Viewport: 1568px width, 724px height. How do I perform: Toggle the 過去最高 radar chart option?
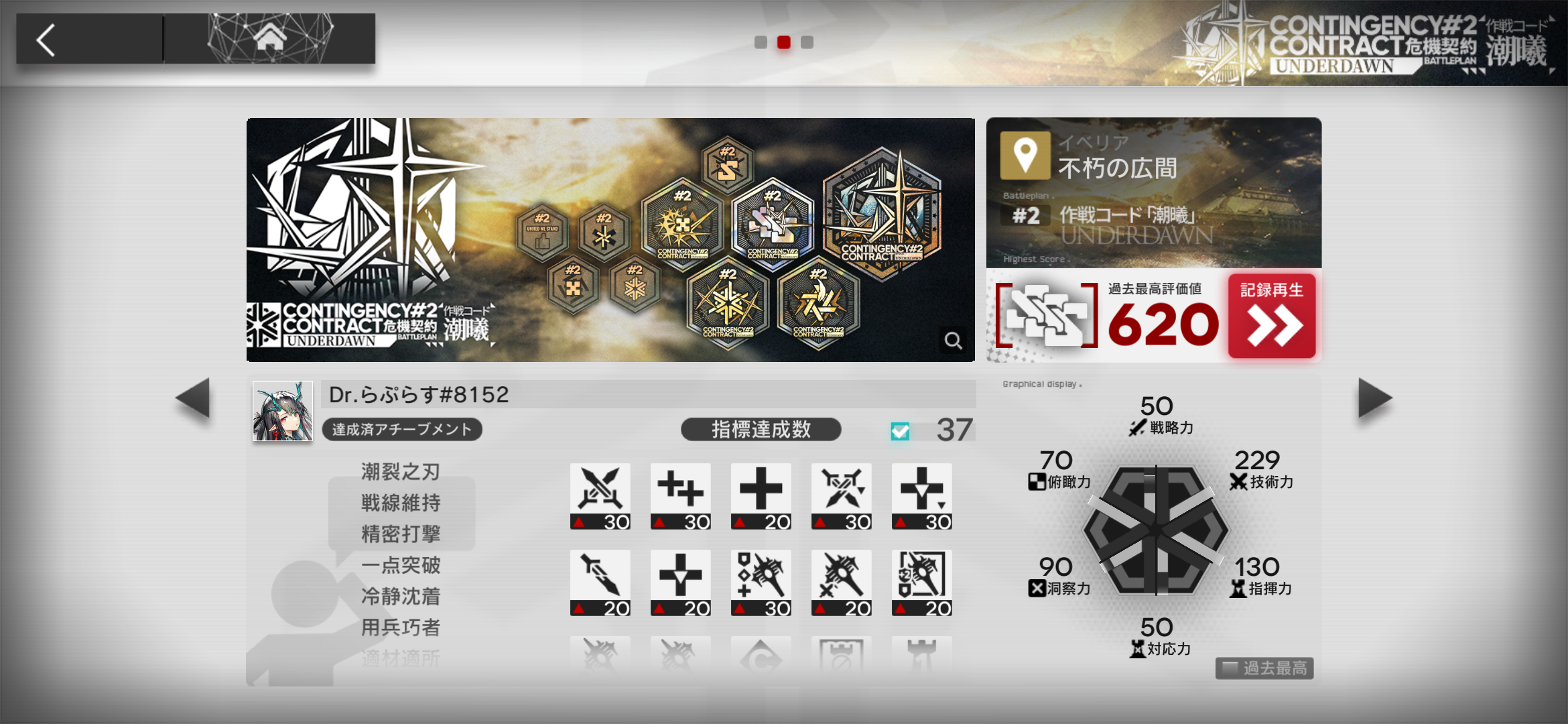click(x=1264, y=668)
